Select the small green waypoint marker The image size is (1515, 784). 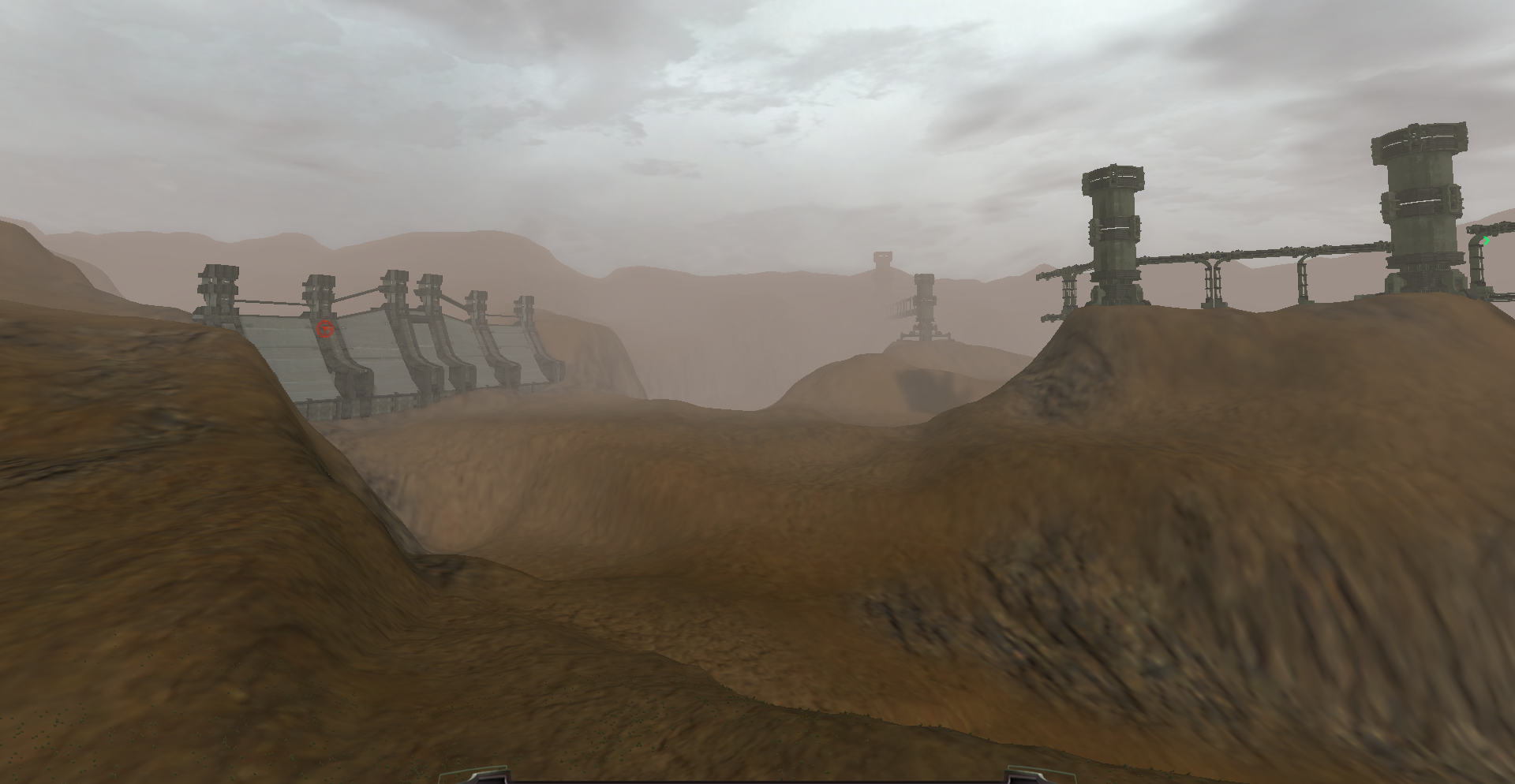coord(1487,241)
